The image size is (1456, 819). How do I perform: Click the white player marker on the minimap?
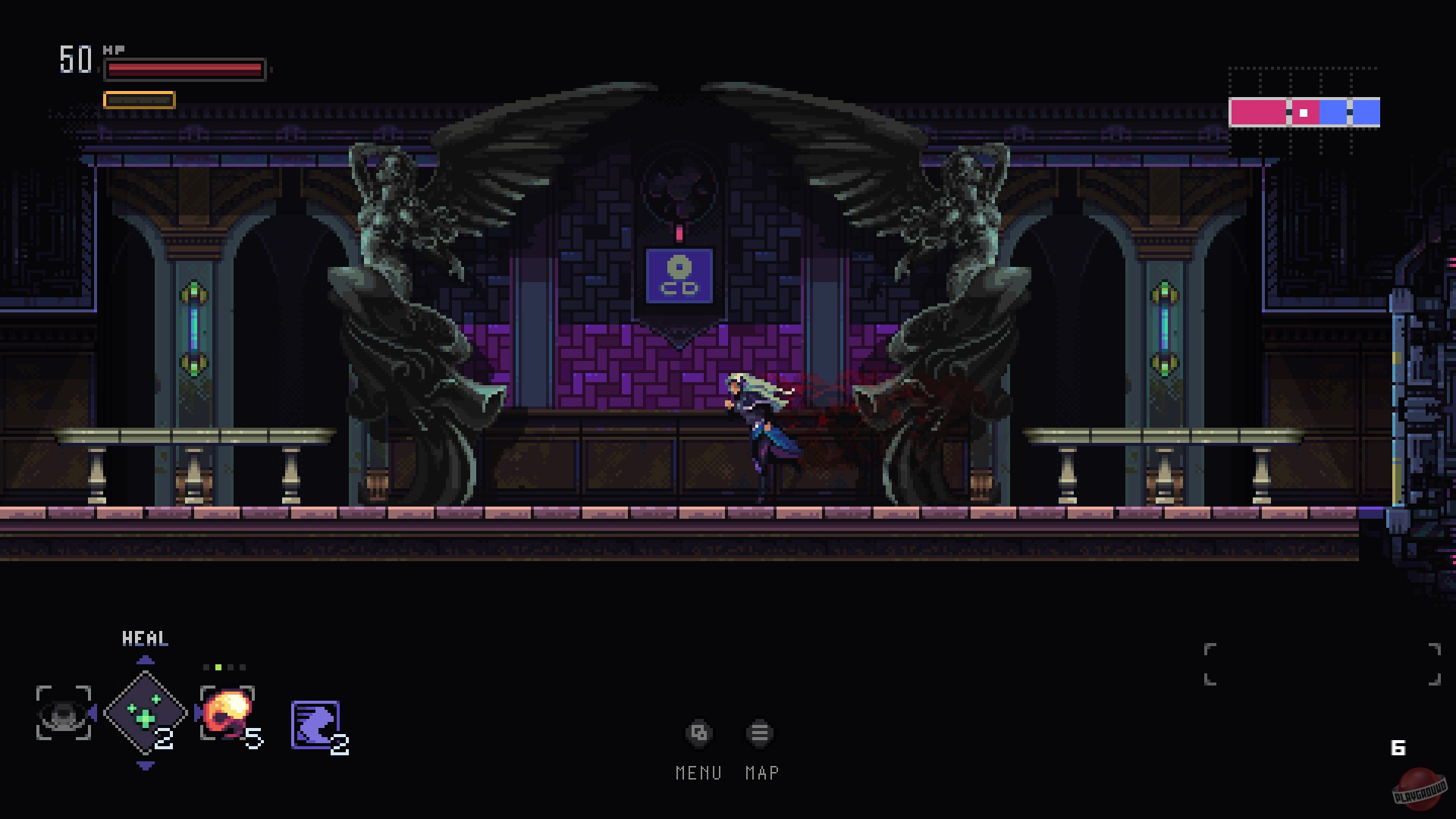pyautogui.click(x=1303, y=112)
